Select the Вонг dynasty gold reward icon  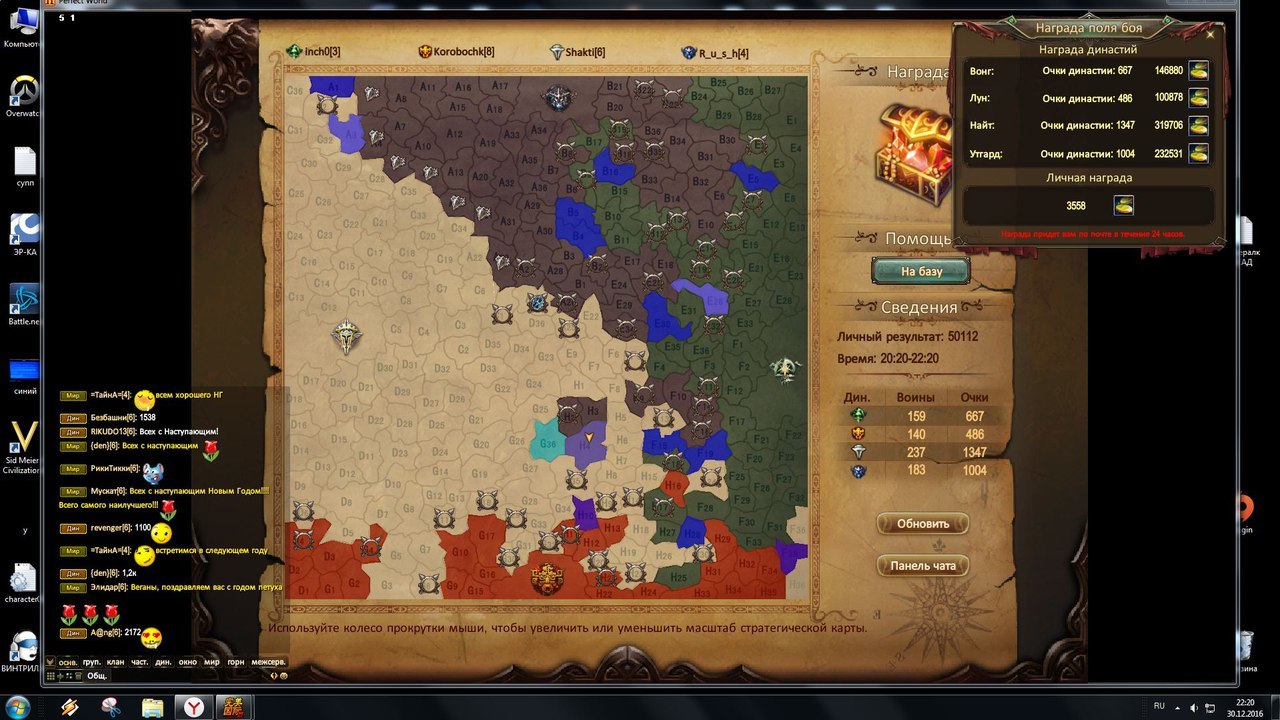[x=1197, y=71]
